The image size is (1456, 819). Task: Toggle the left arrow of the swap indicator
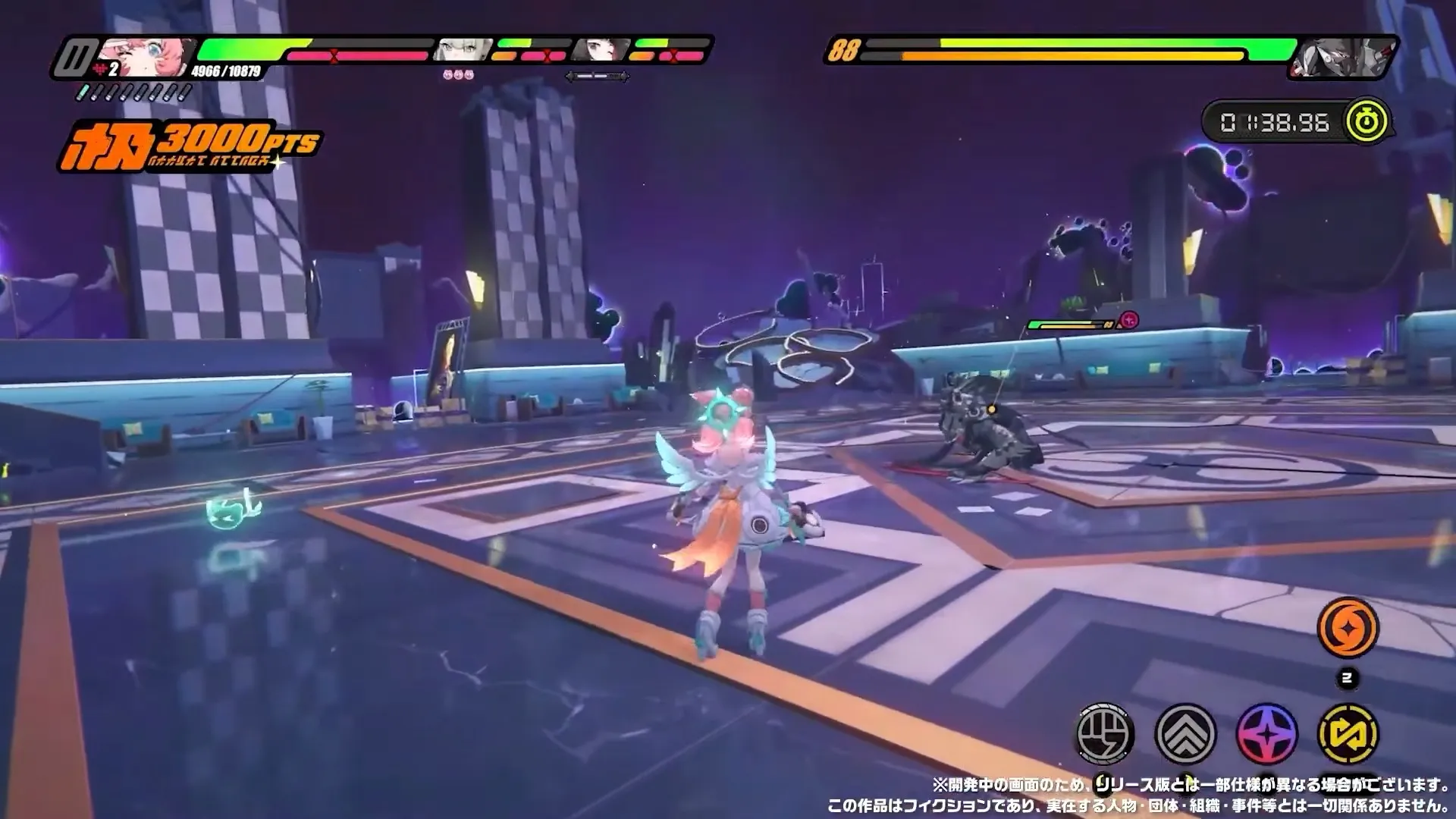coord(570,75)
